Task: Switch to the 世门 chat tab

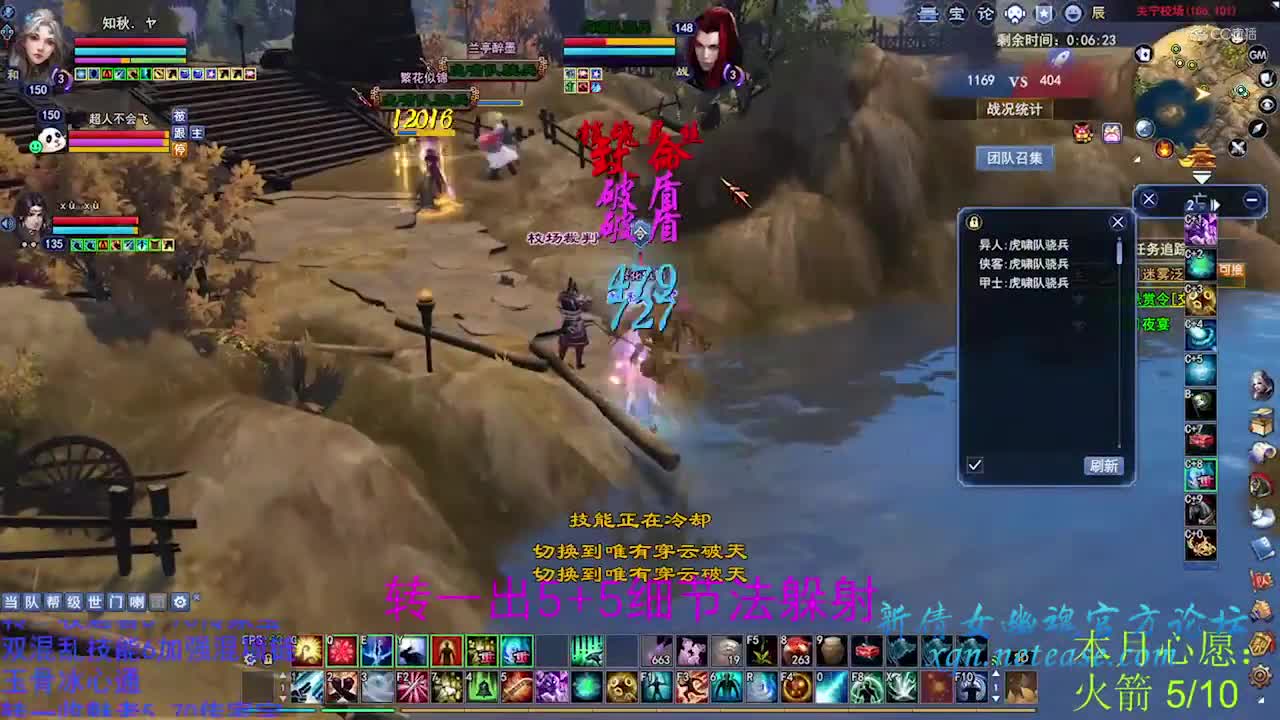Action: tap(104, 602)
